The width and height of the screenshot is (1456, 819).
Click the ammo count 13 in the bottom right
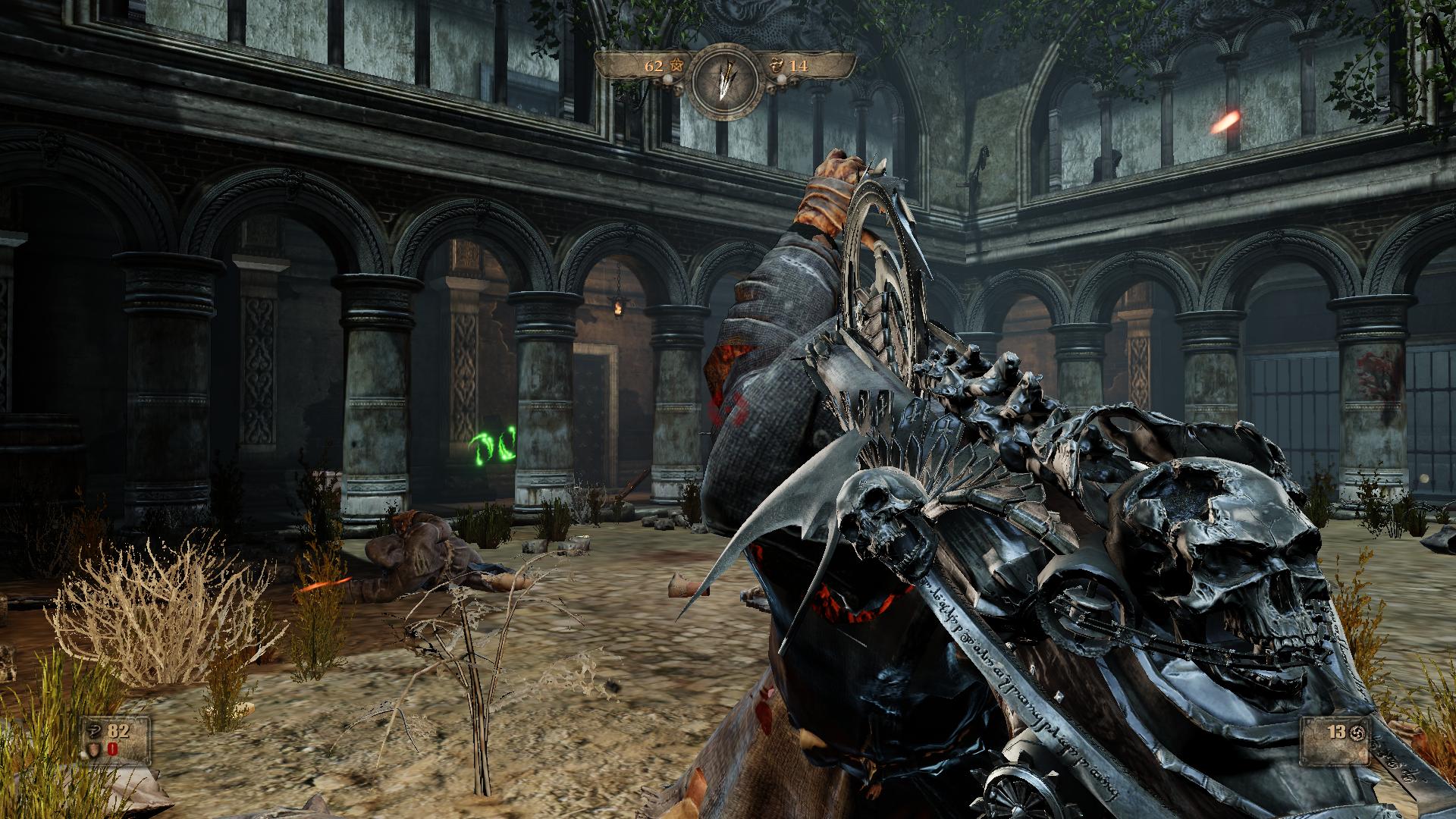click(x=1337, y=733)
